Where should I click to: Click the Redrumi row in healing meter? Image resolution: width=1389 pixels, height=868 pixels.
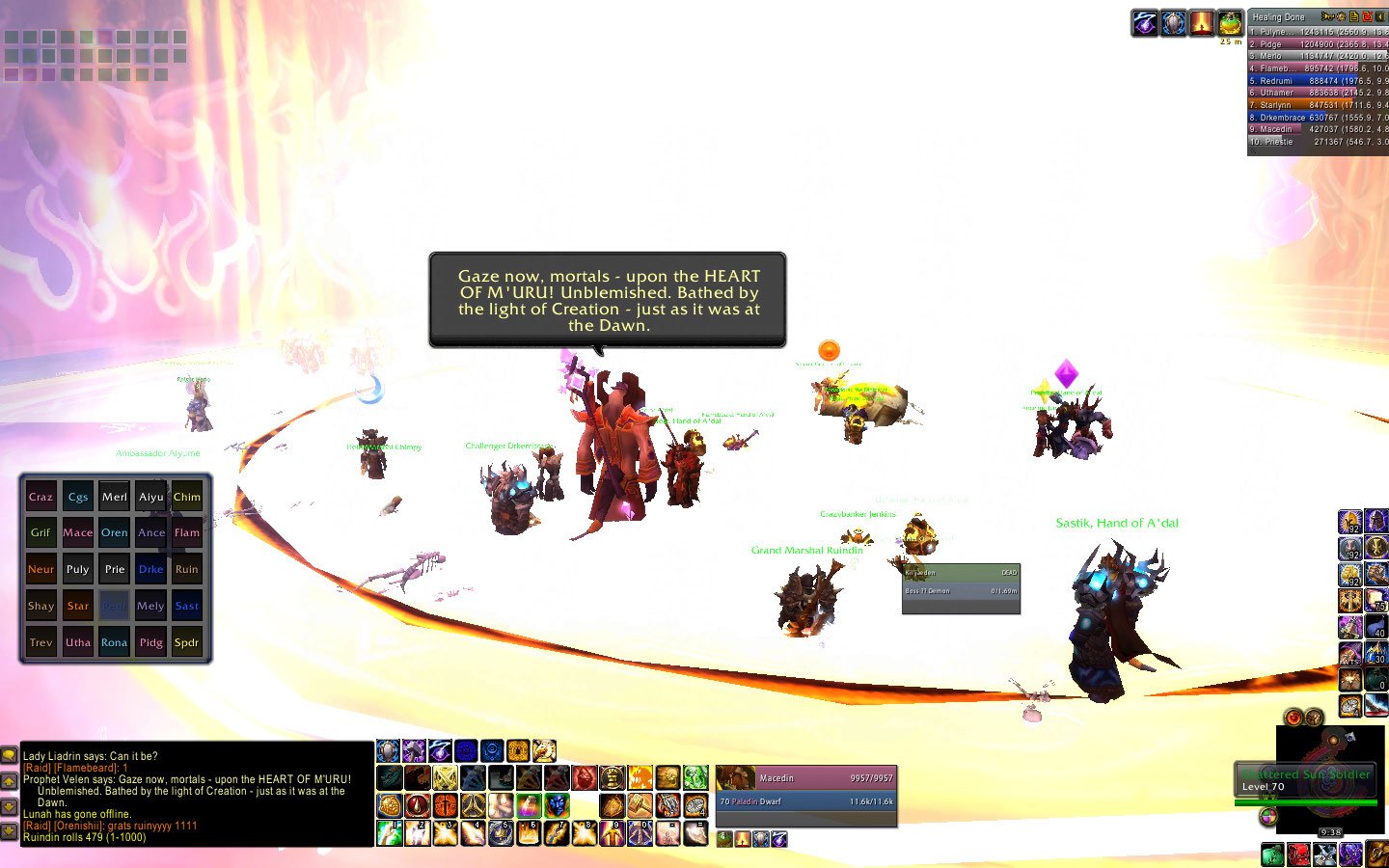tap(1318, 81)
